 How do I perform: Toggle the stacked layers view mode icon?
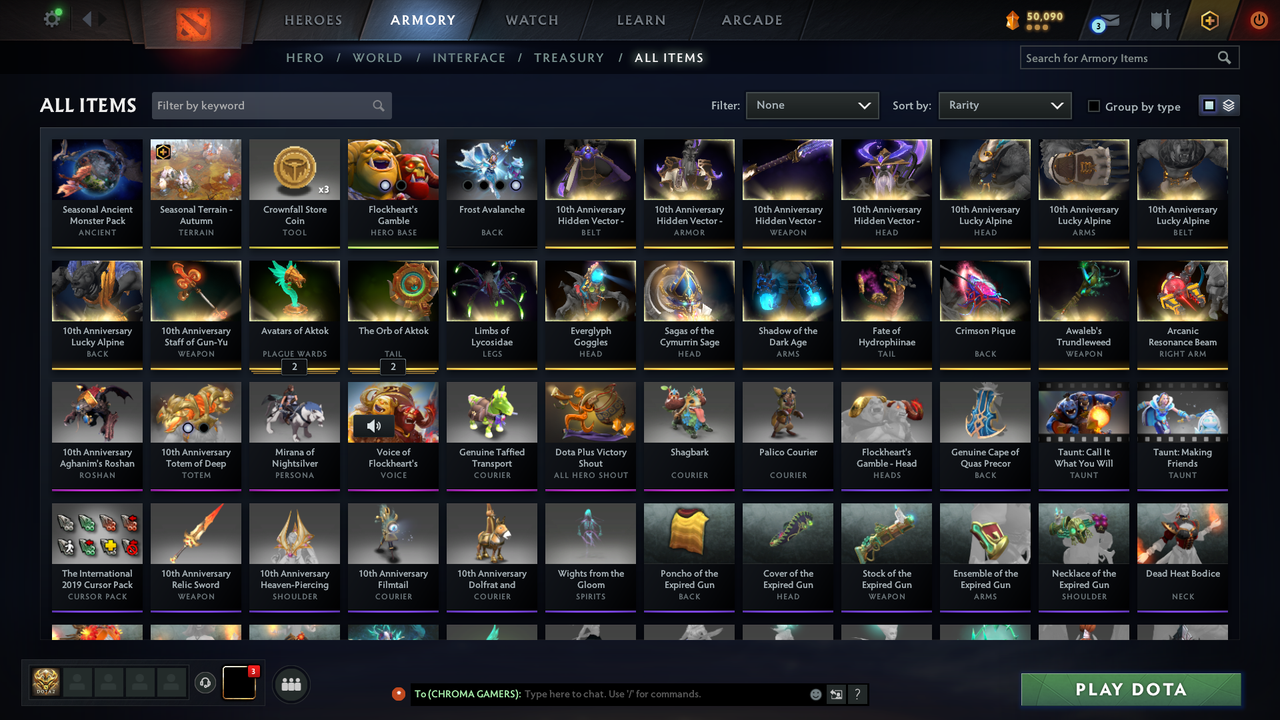point(1227,104)
